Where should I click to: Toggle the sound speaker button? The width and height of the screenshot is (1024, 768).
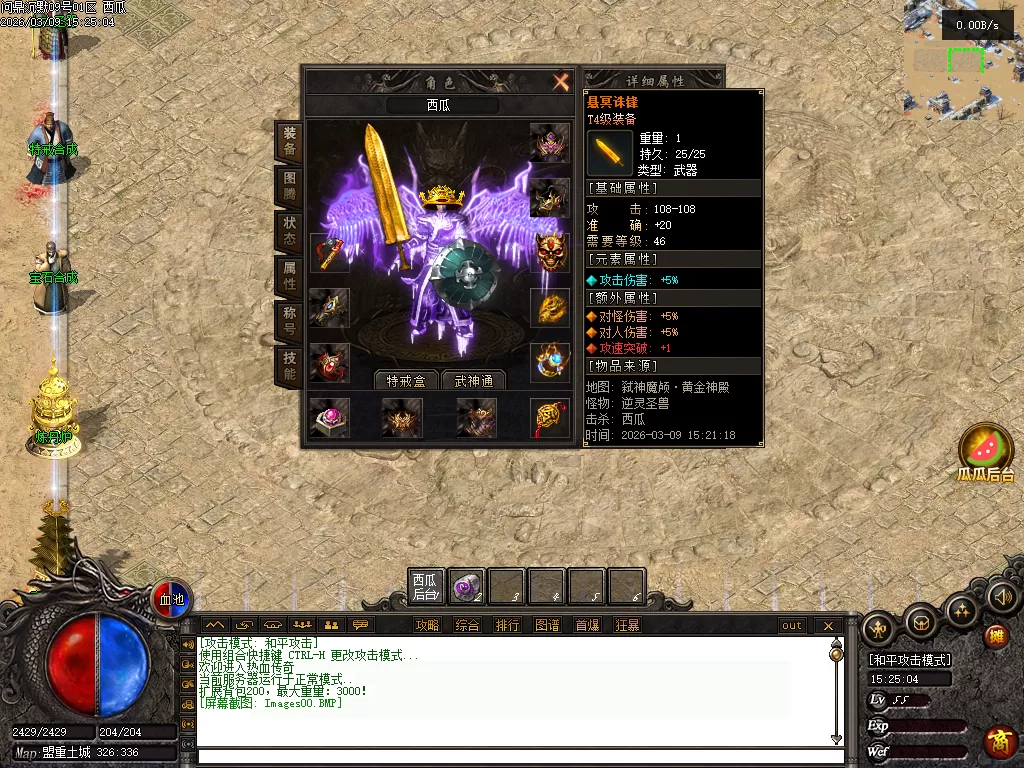(x=1001, y=598)
